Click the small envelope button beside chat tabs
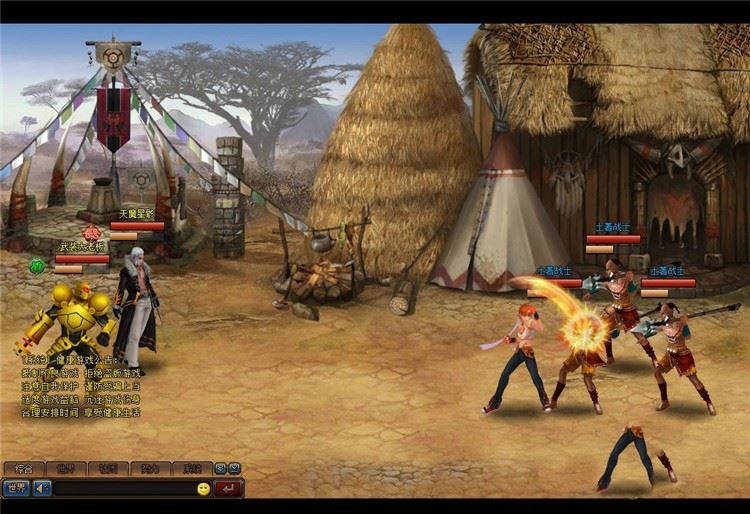This screenshot has width=750, height=514. (x=234, y=468)
